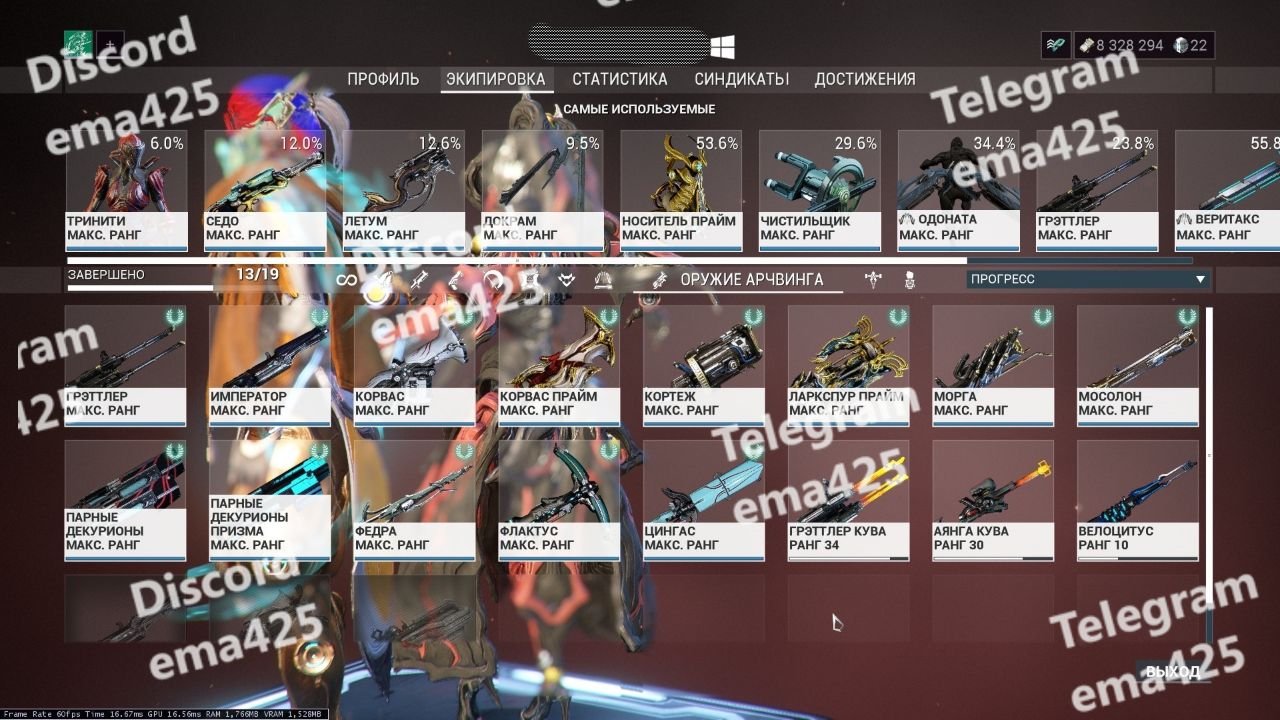
Task: Choose the infinity all-categories filter icon
Action: pos(346,280)
